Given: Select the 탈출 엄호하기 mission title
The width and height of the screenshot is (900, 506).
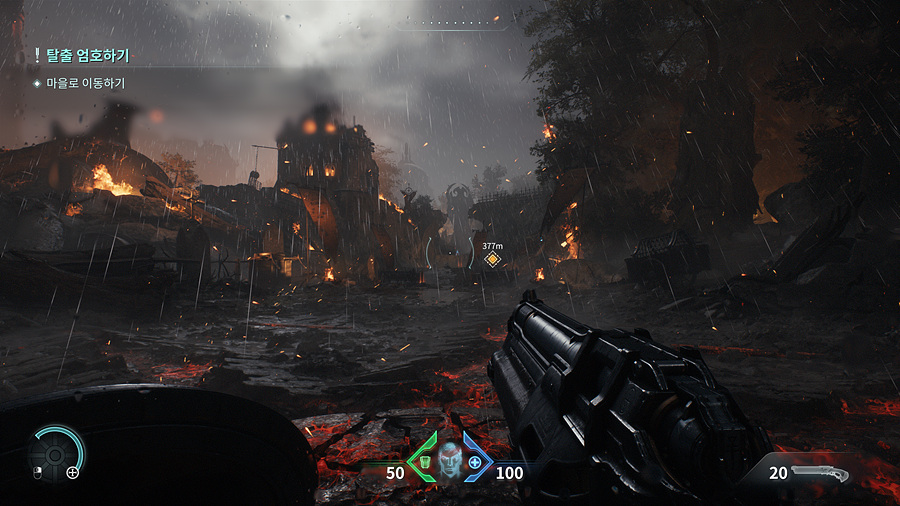Looking at the screenshot, I should [88, 56].
